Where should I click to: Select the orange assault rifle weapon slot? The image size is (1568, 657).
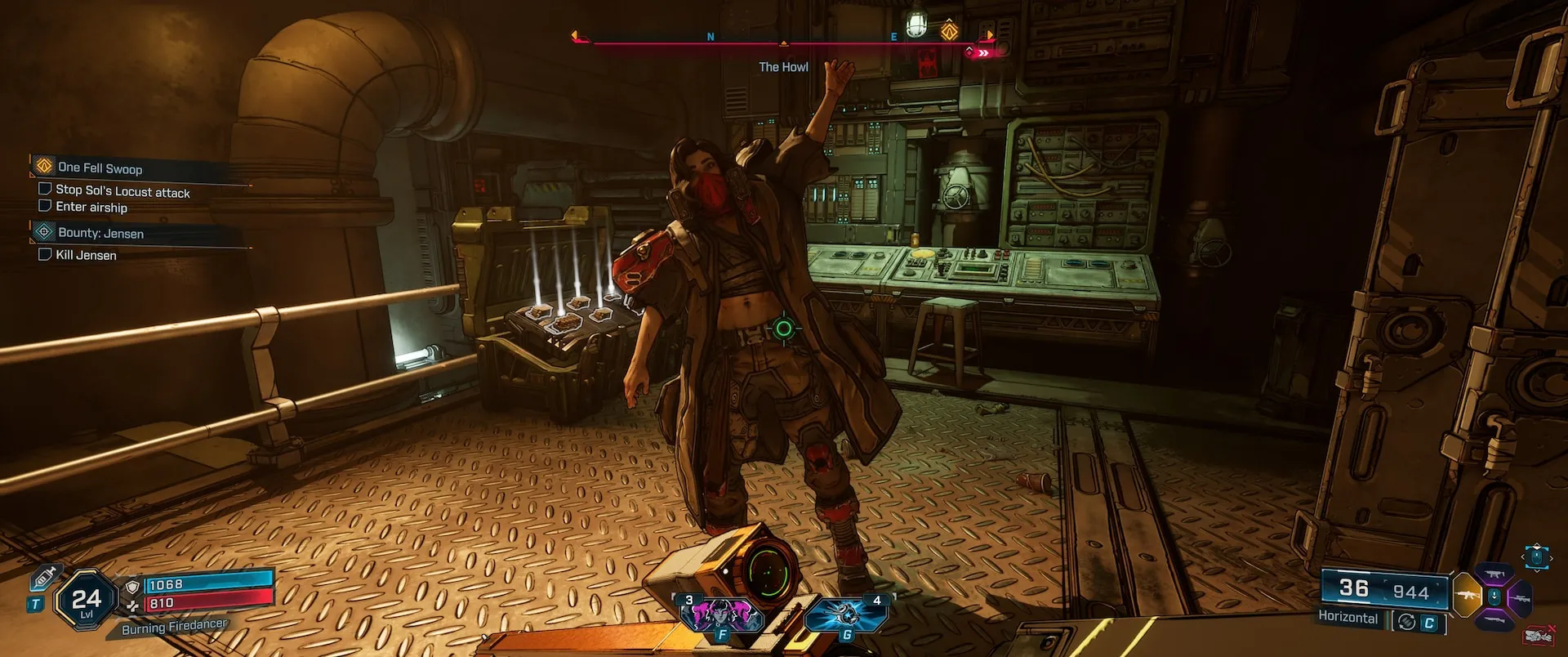tap(1467, 596)
